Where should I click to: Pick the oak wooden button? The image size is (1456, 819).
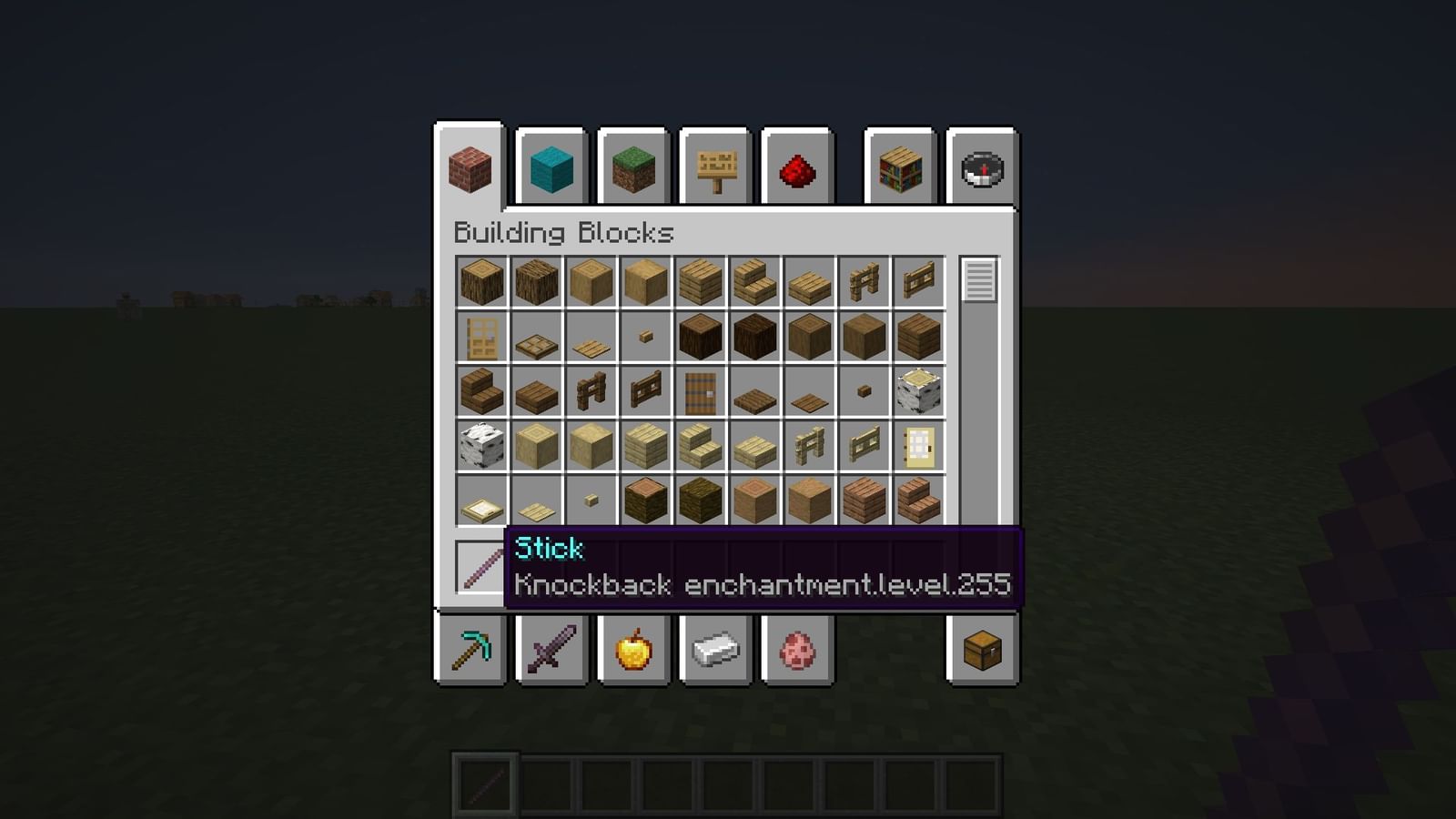646,337
